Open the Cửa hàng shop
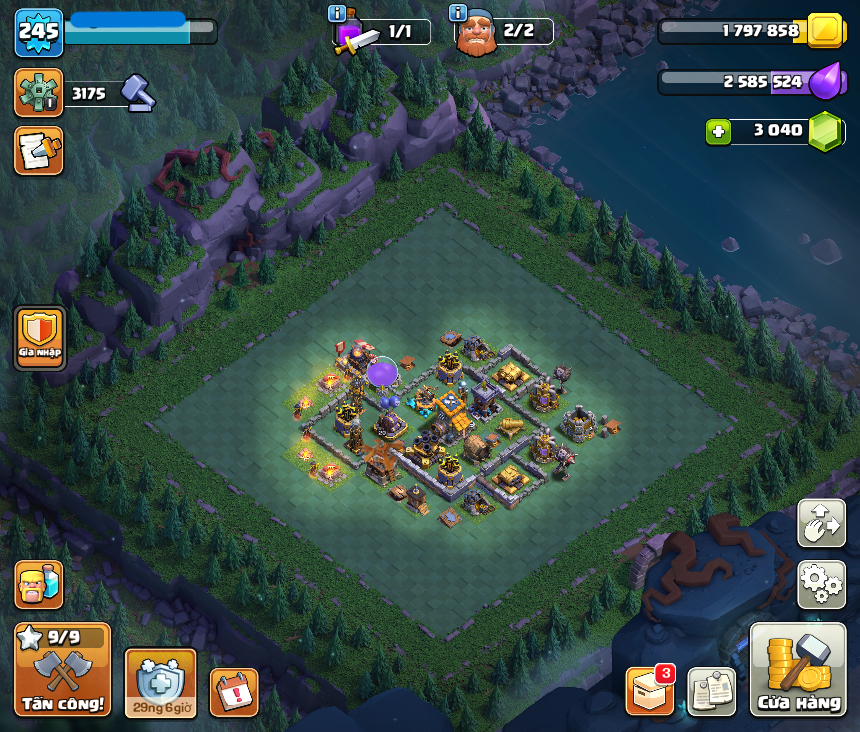This screenshot has height=732, width=860. point(798,670)
